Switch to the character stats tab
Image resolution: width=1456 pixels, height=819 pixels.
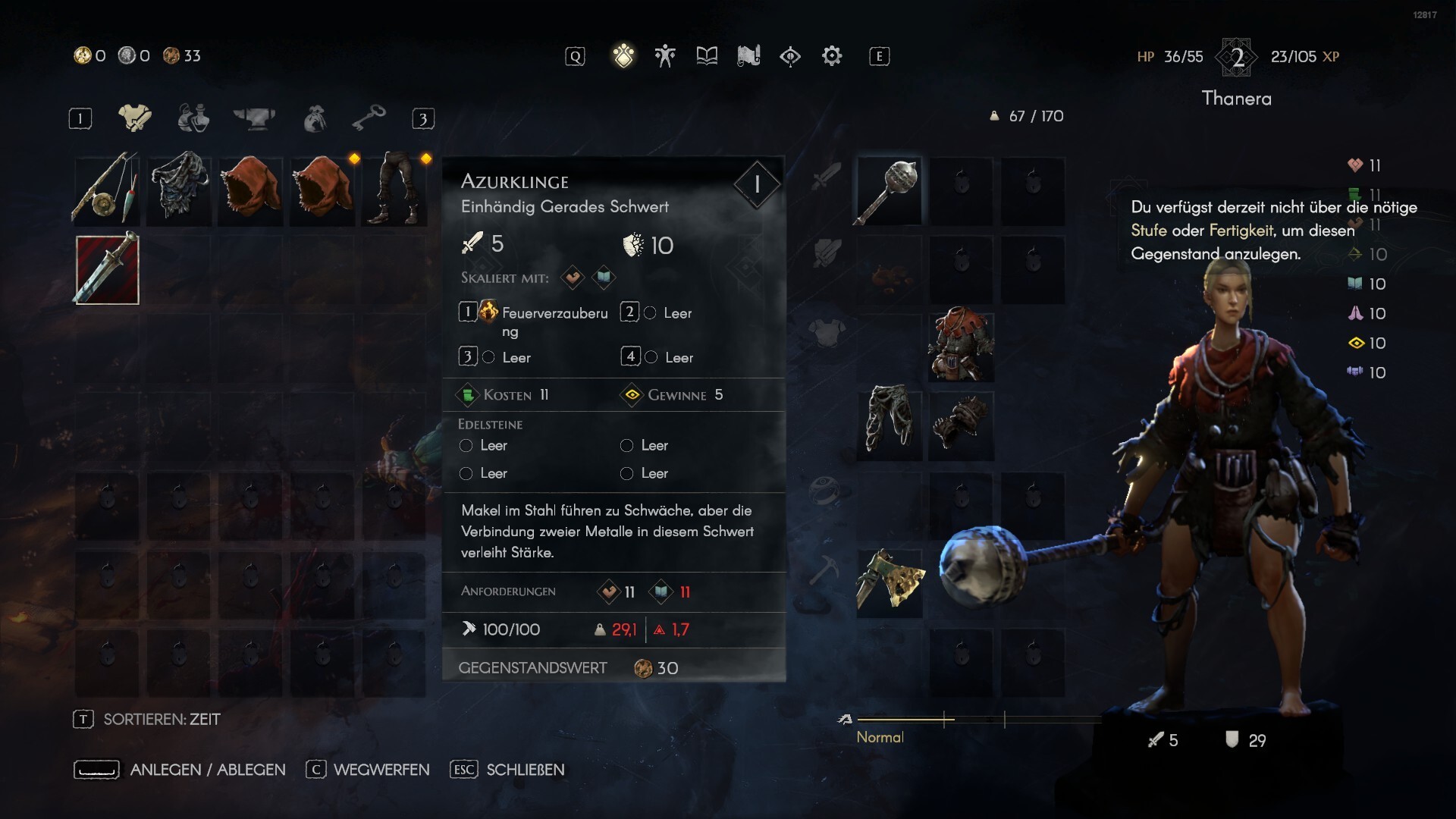[x=665, y=56]
